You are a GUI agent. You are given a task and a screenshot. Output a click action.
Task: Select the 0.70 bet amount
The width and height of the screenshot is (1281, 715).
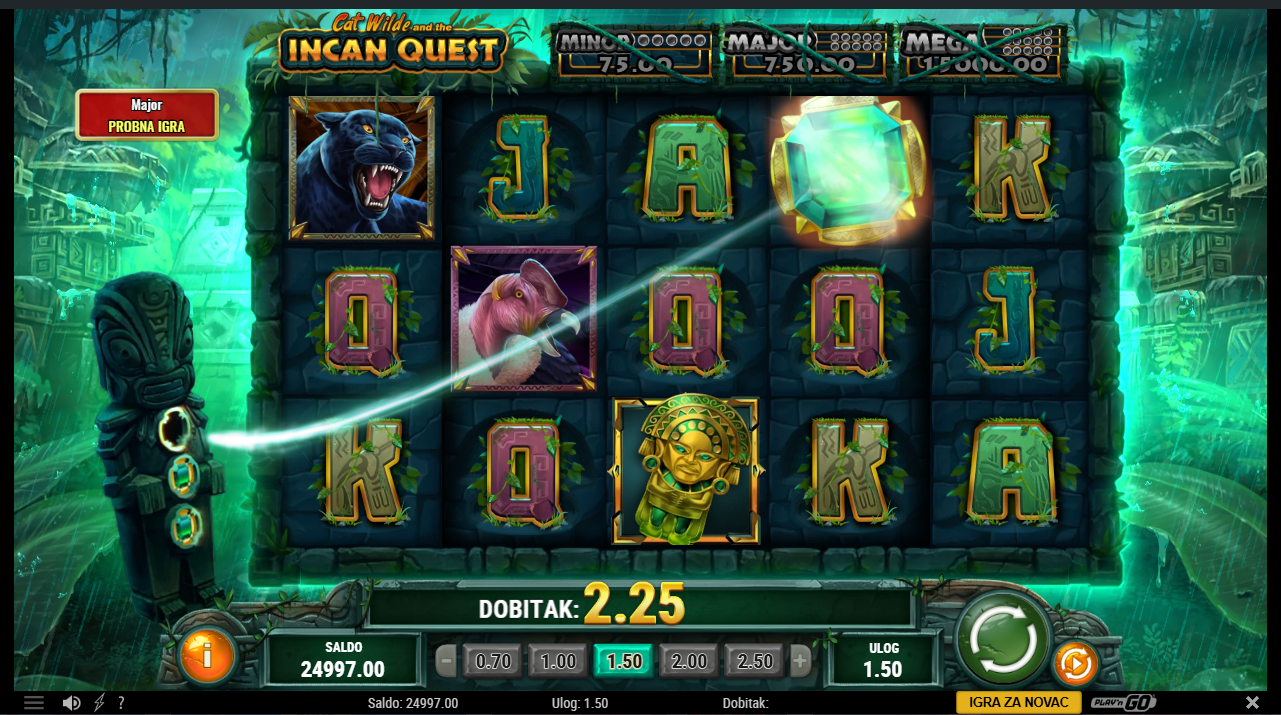click(x=493, y=661)
